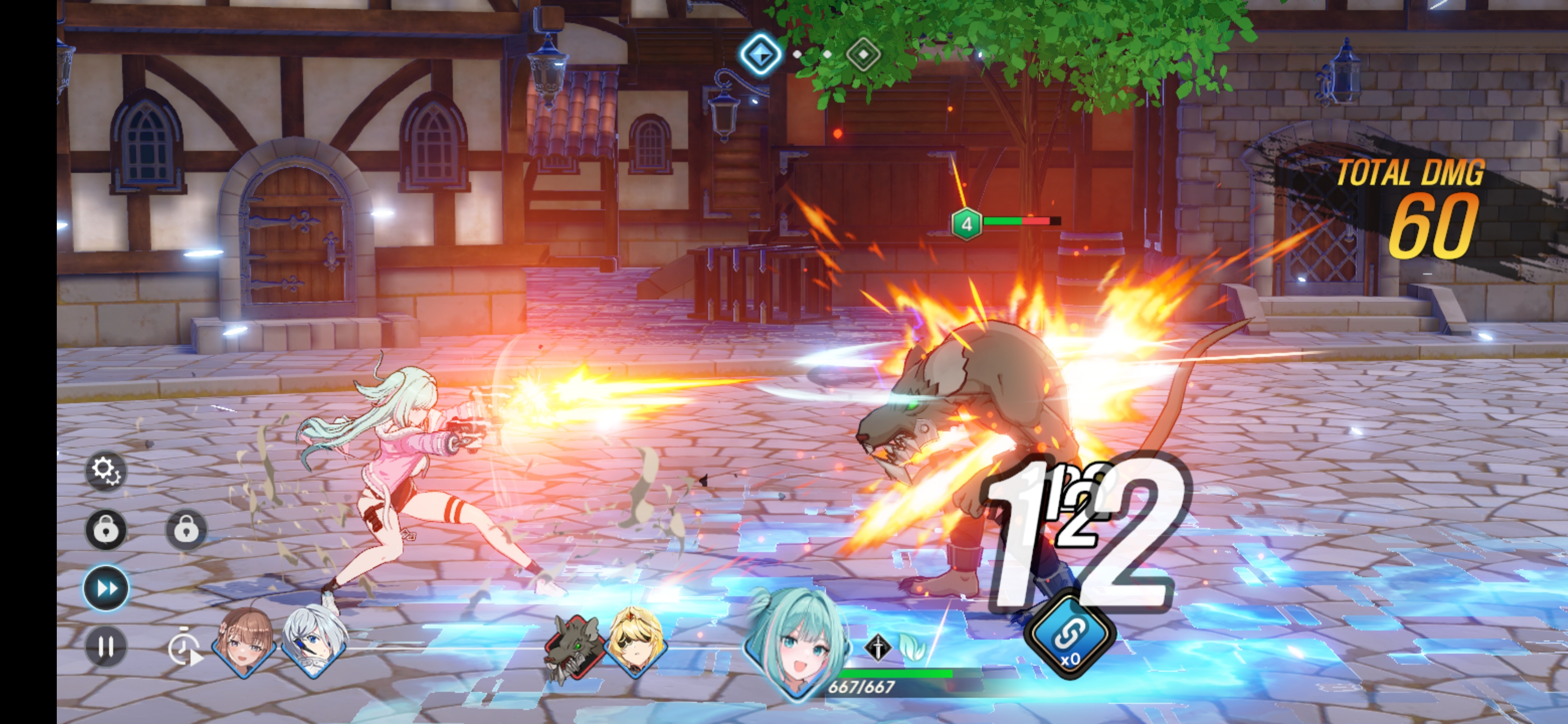The width and height of the screenshot is (1568, 724).
Task: Activate the blue chain link skill
Action: (1069, 636)
